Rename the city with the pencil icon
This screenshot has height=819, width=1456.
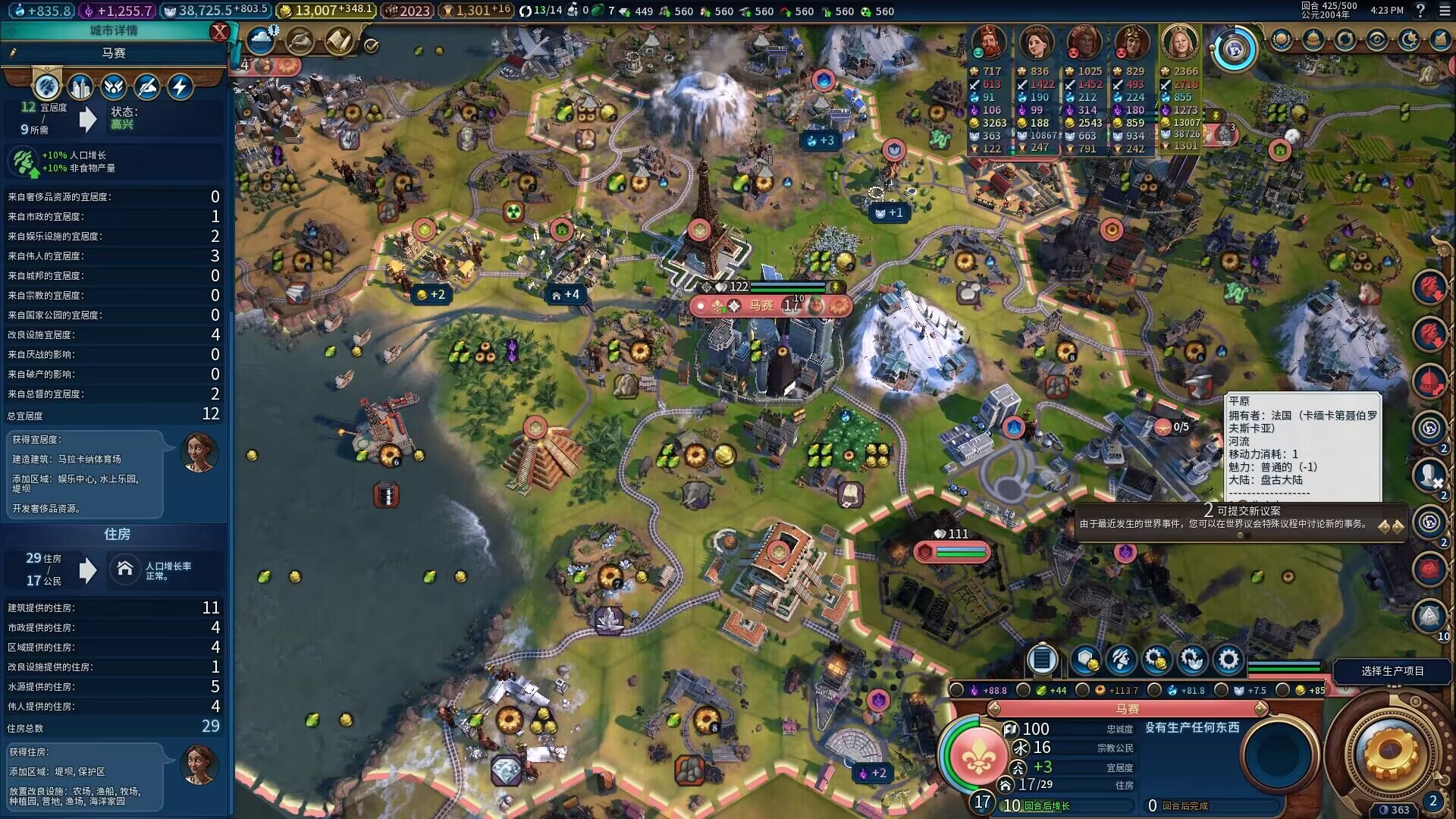point(13,53)
